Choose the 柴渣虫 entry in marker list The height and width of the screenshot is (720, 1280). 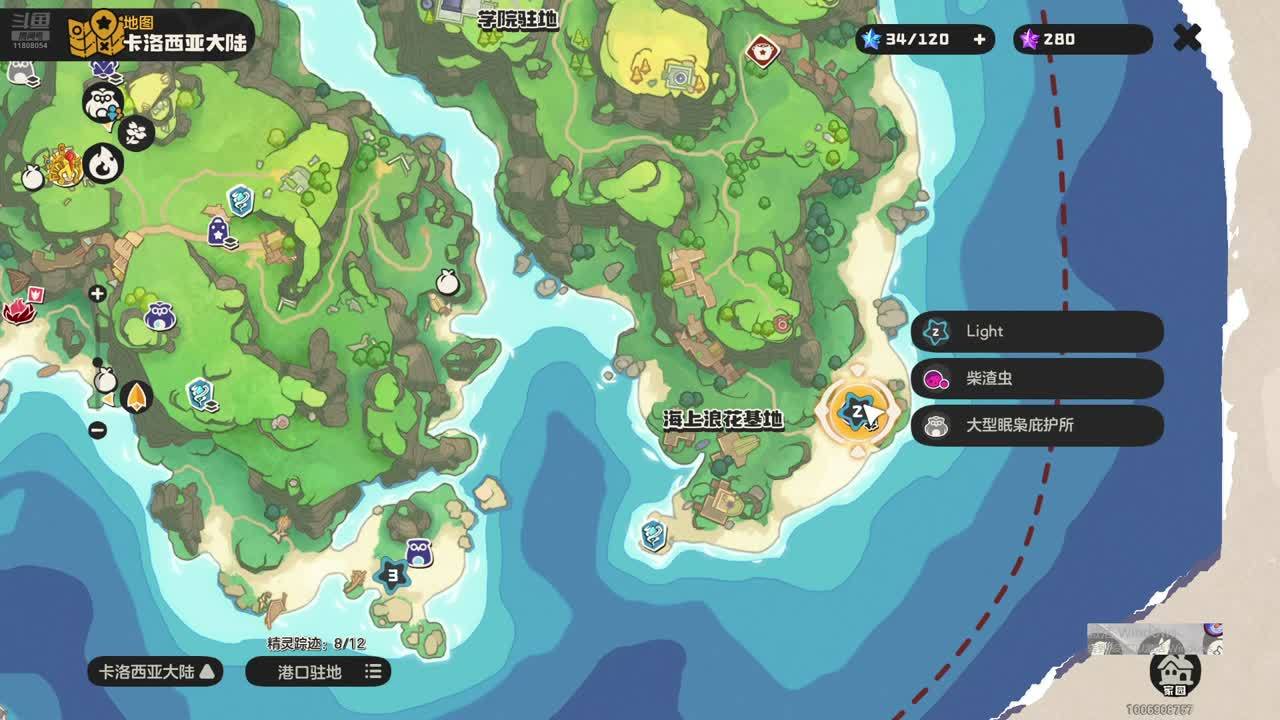tap(1037, 379)
